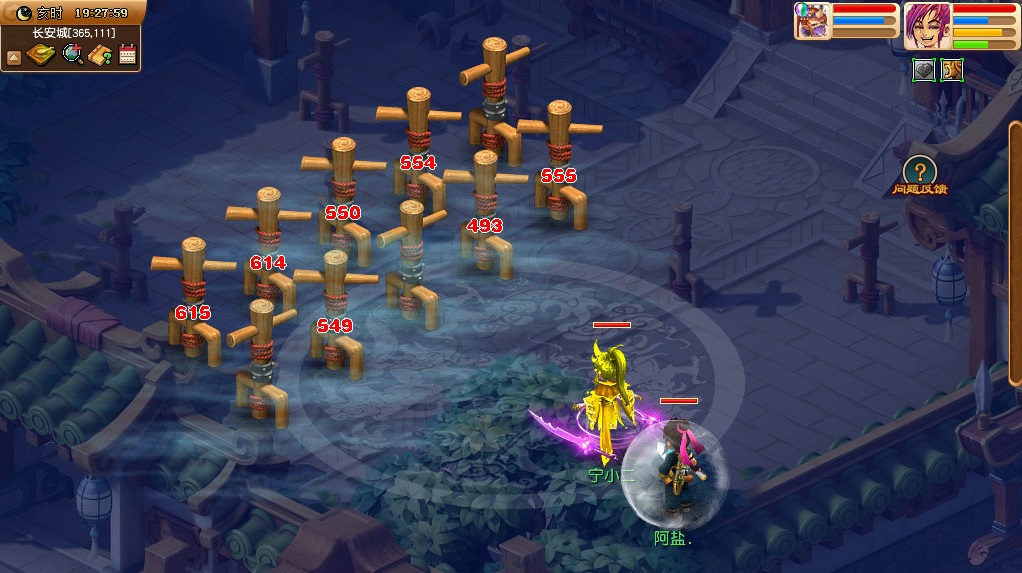Open the golden compass icon
This screenshot has width=1022, height=573.
pyautogui.click(x=41, y=55)
